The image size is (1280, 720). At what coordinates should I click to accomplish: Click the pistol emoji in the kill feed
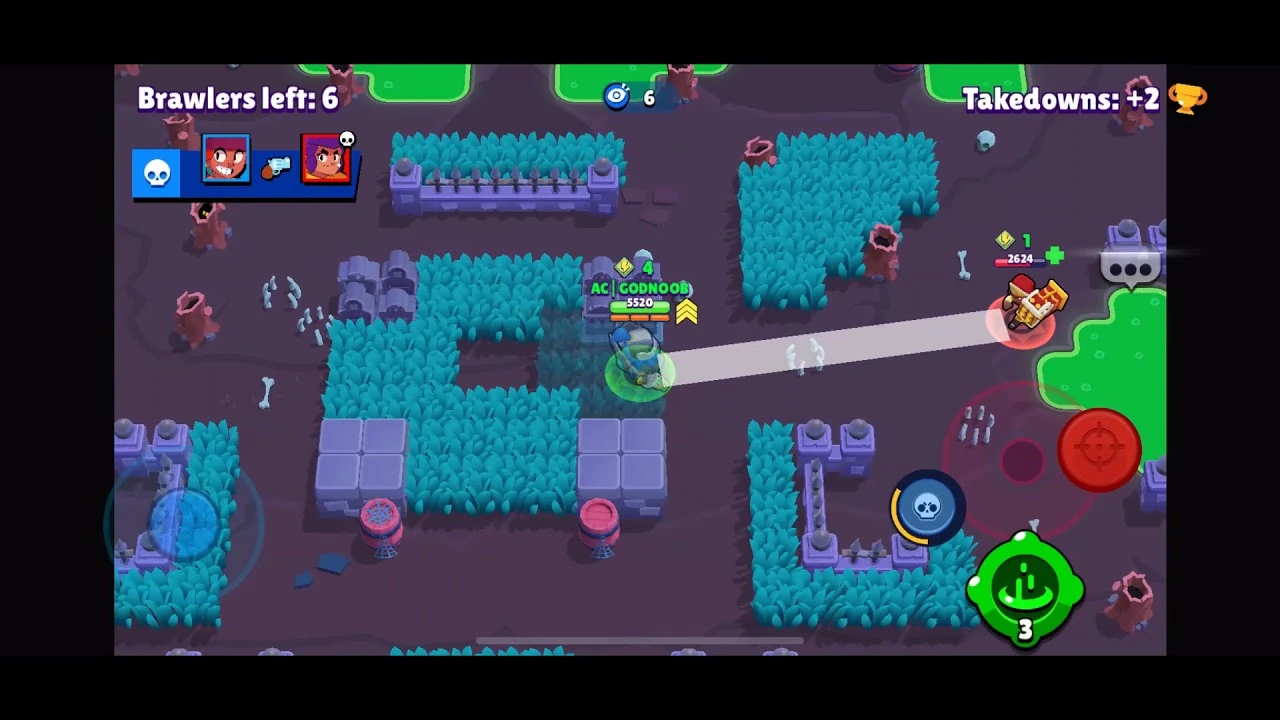278,169
